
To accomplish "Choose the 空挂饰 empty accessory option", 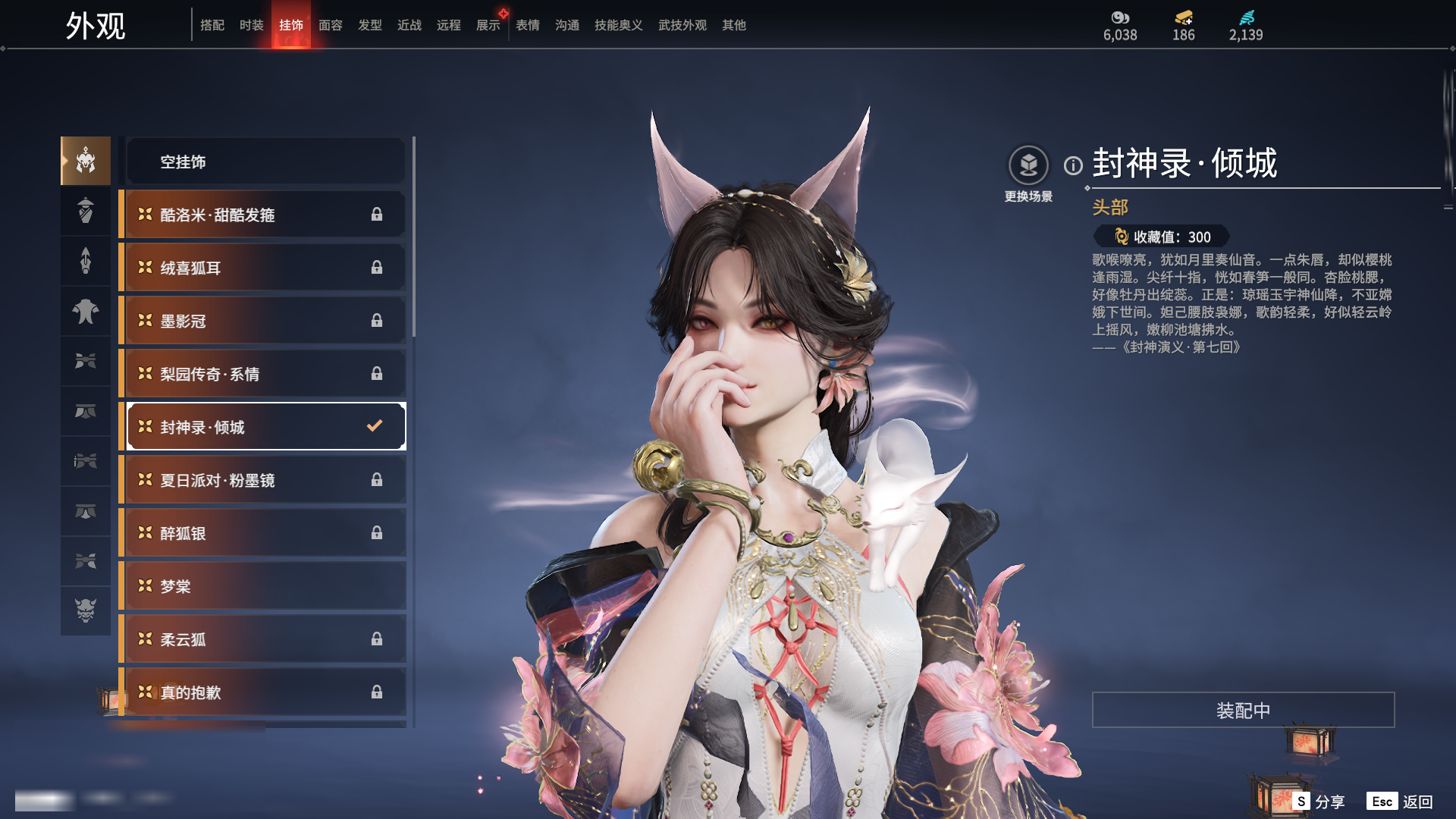I will click(265, 162).
